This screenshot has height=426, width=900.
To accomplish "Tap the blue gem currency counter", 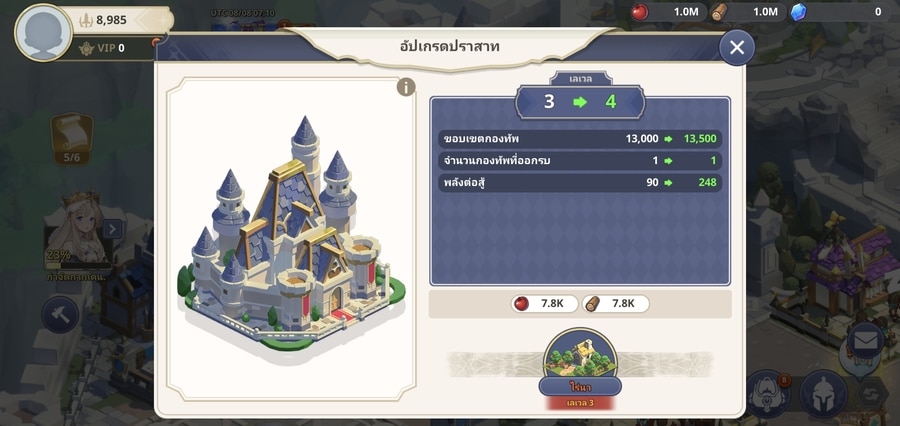I will point(840,12).
